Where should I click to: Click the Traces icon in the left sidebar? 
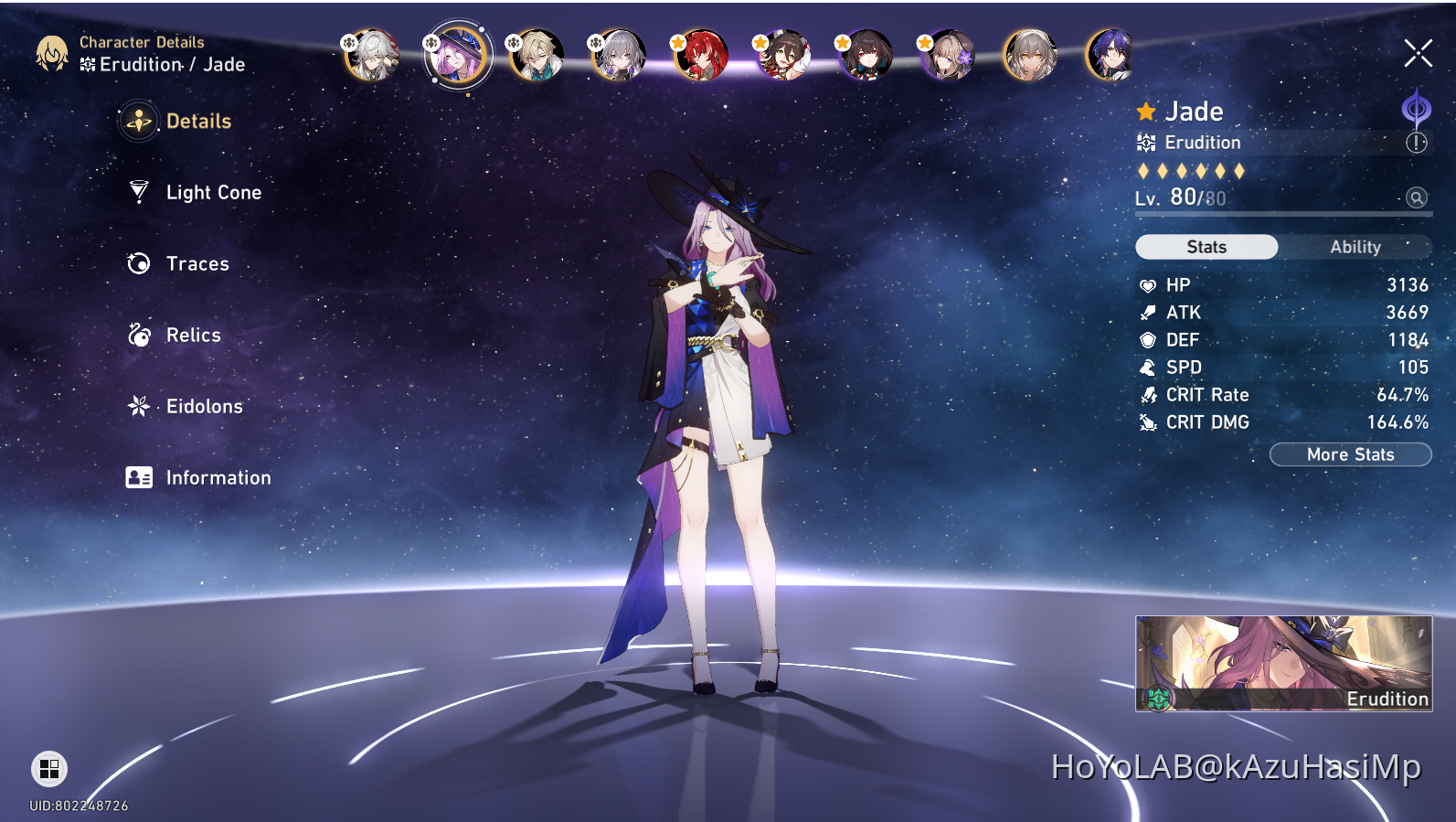[x=137, y=263]
